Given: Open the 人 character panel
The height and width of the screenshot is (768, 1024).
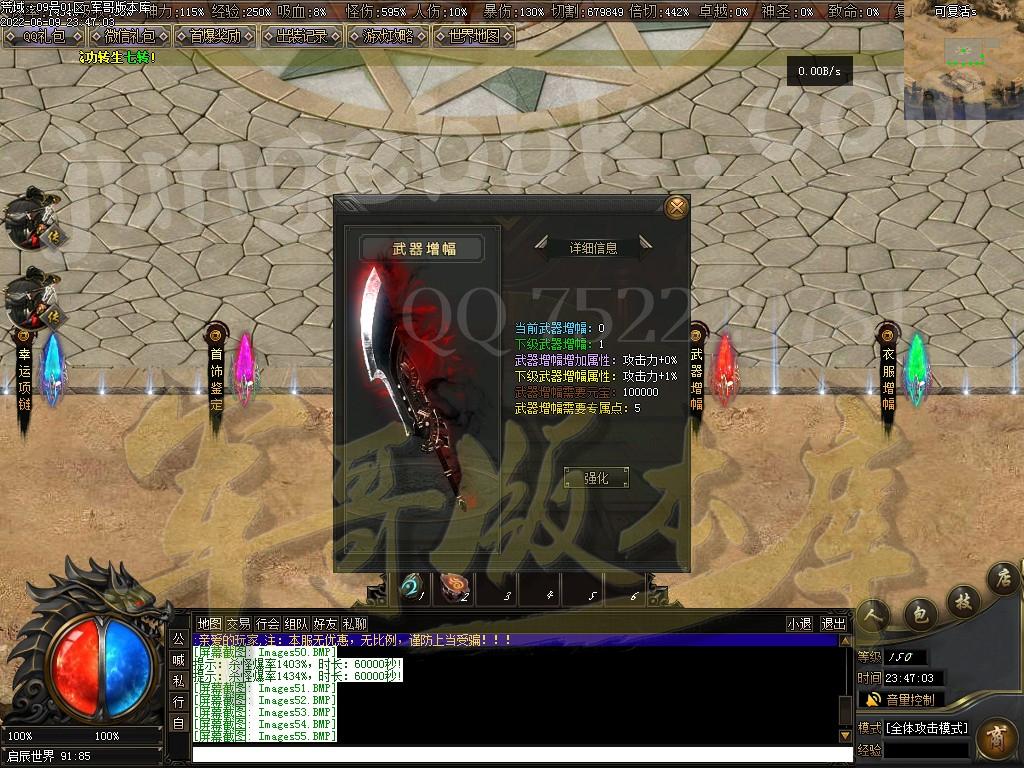Looking at the screenshot, I should [875, 616].
